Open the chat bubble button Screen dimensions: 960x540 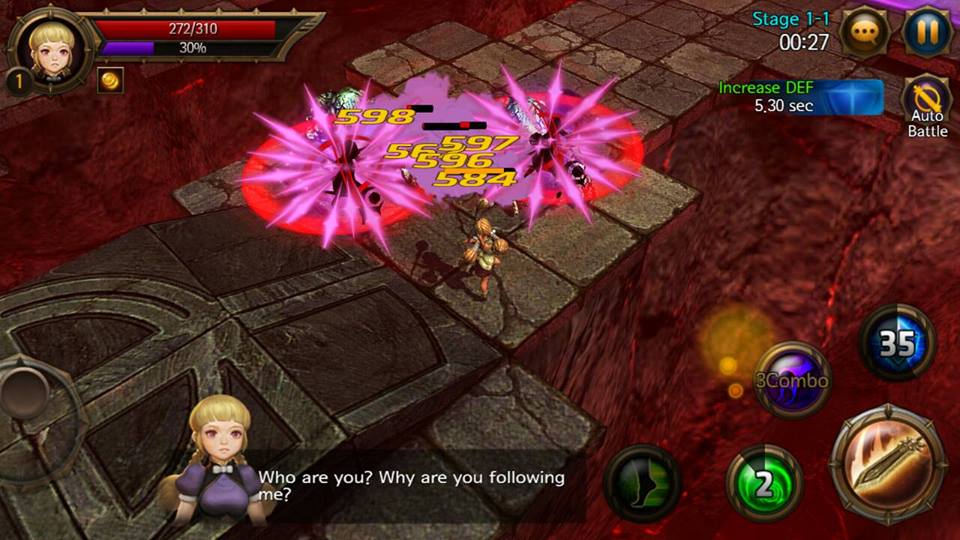tap(865, 33)
